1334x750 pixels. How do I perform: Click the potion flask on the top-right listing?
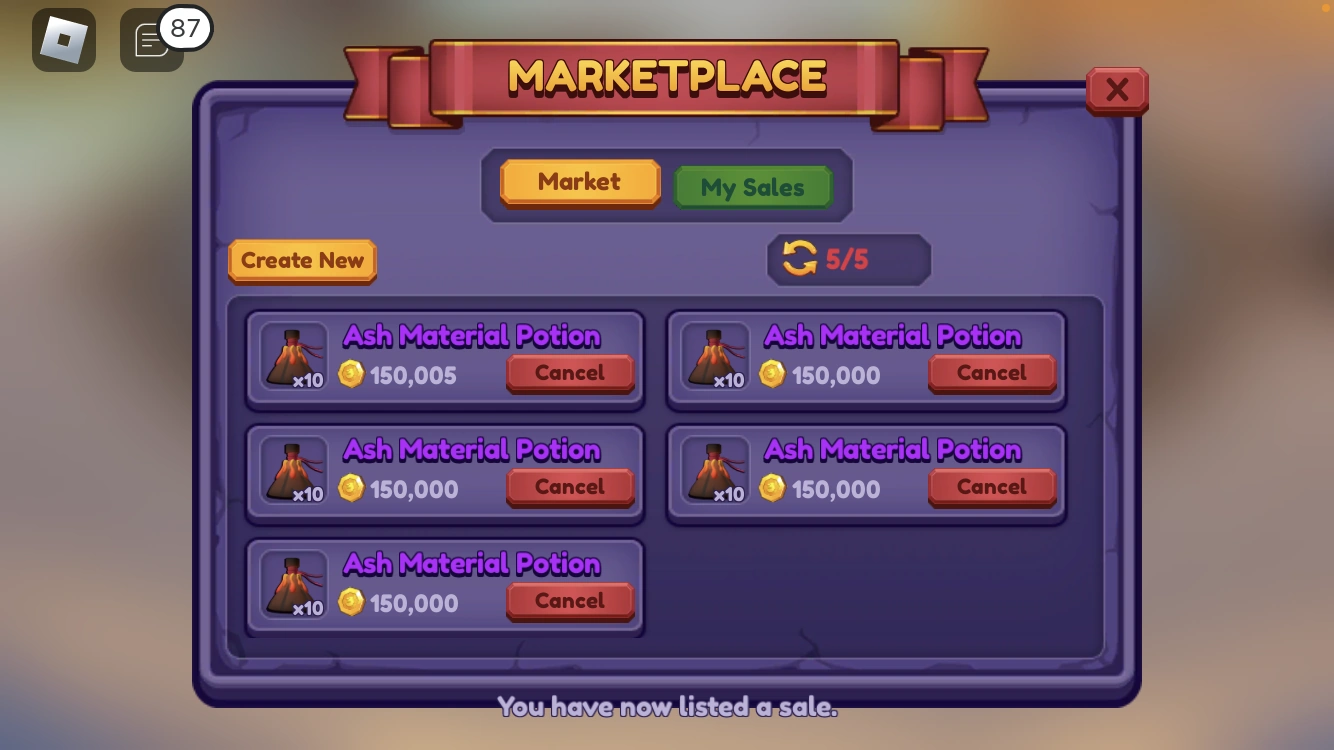pos(714,356)
